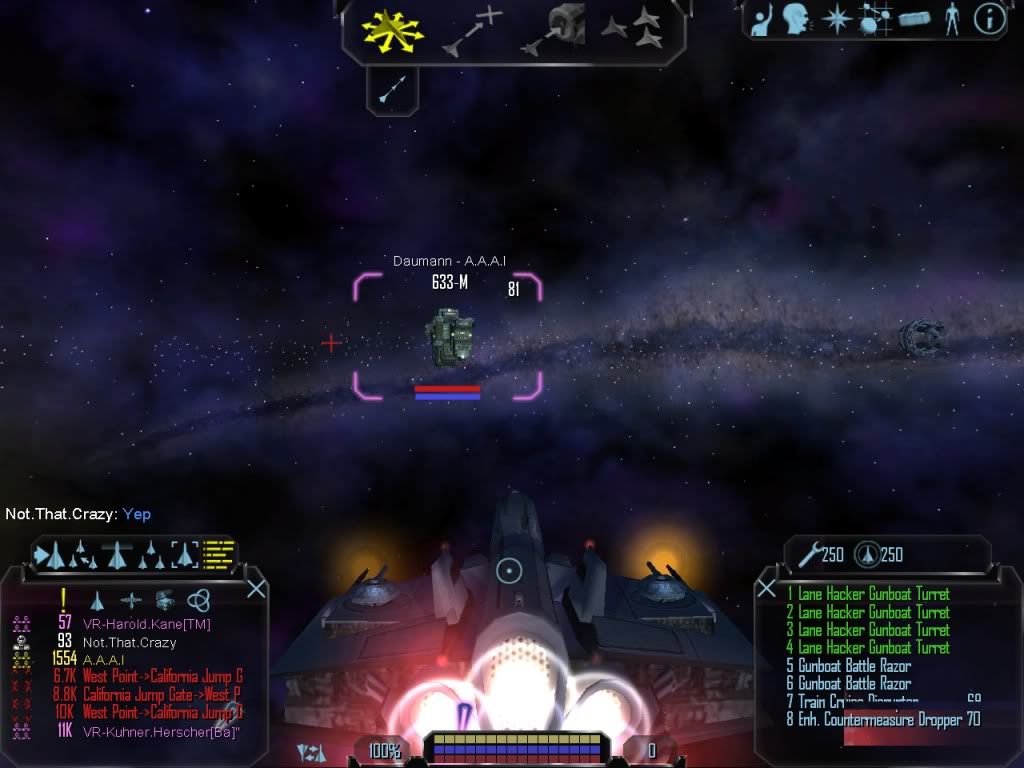The width and height of the screenshot is (1024, 768).
Task: Open the raised-hand request icon
Action: pos(763,20)
